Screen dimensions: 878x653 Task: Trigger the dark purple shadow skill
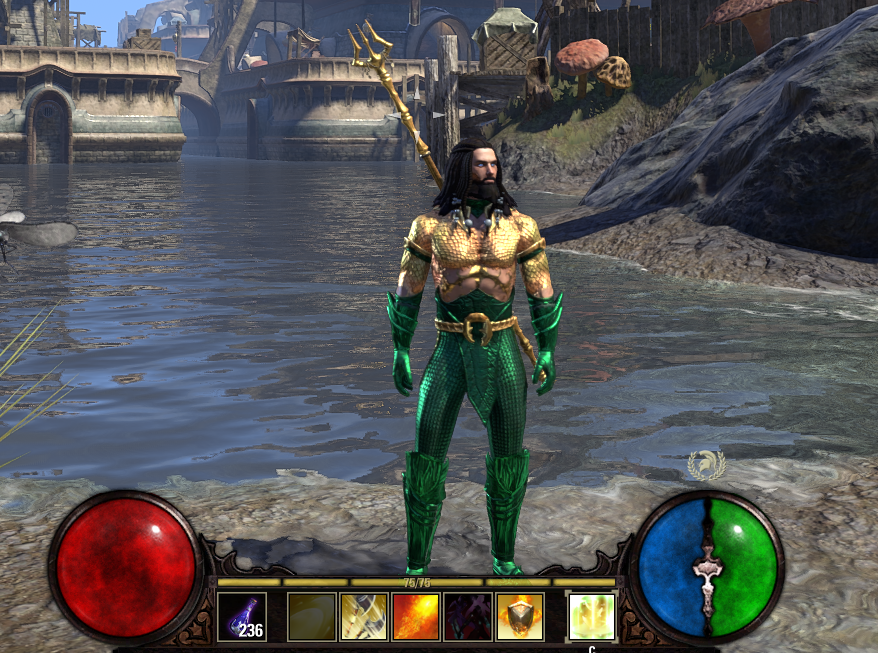(x=468, y=617)
